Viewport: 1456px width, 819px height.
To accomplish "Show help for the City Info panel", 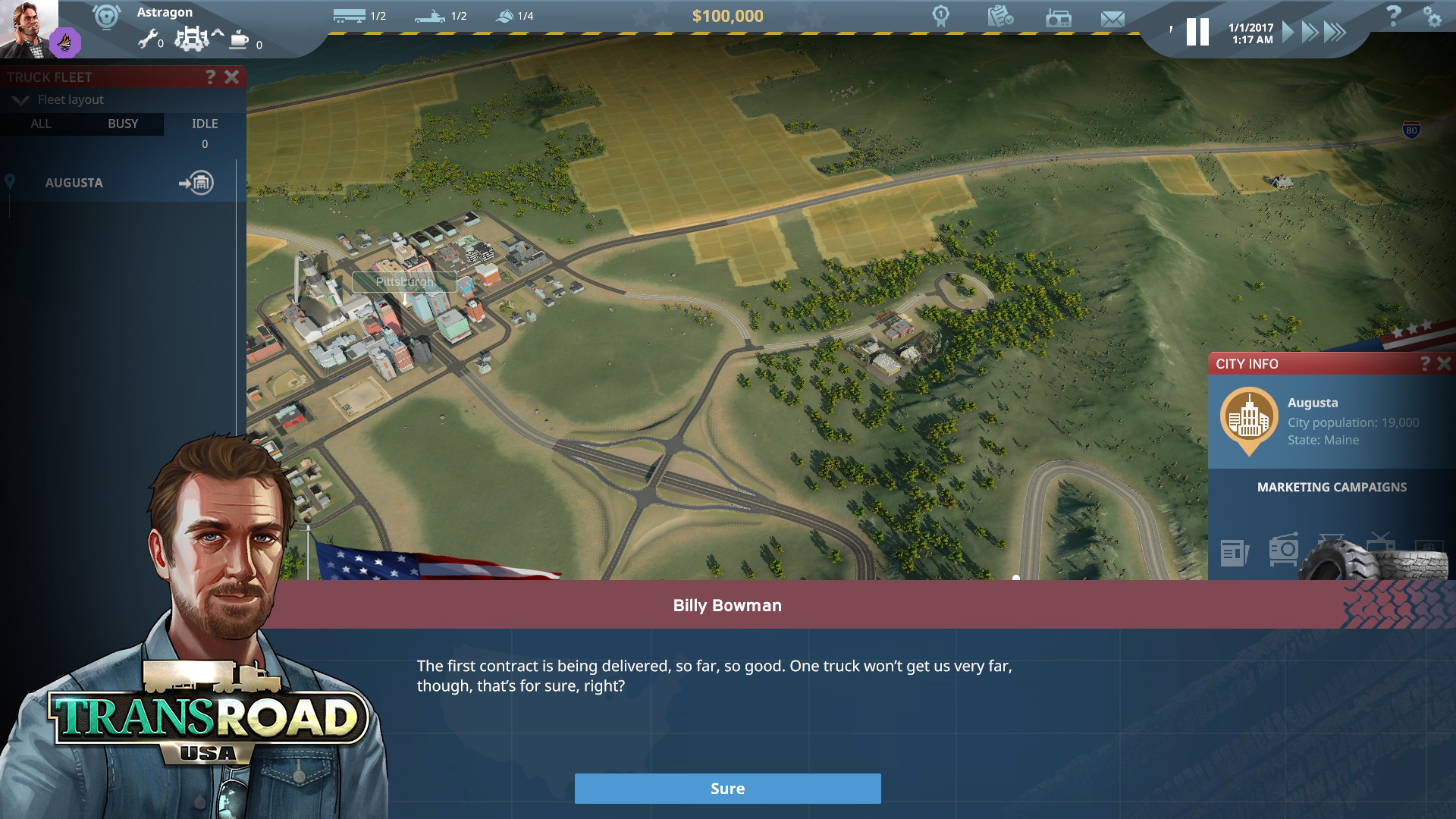I will tap(1425, 364).
